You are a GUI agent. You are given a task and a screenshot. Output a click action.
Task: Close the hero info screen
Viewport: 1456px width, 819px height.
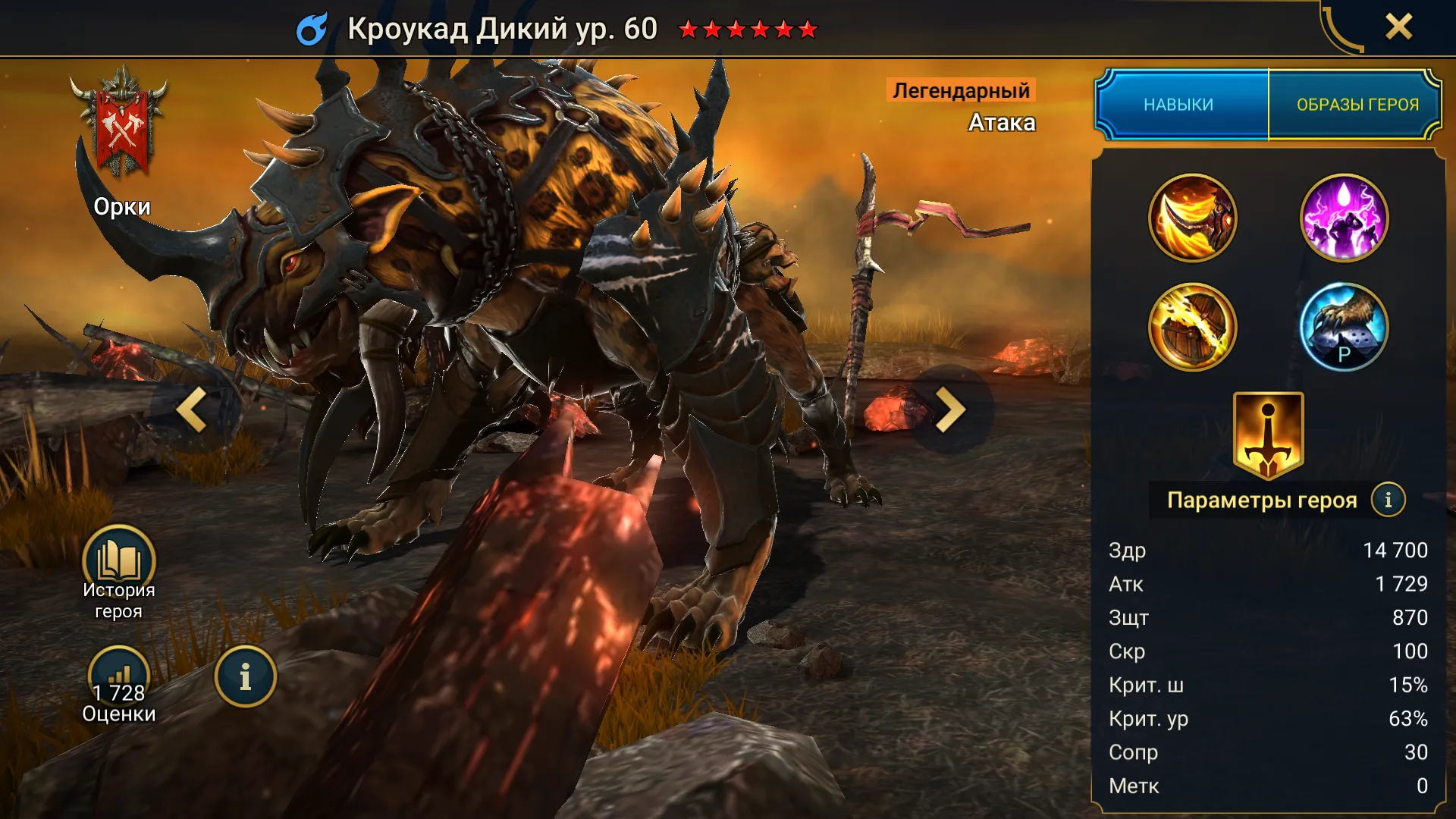point(1398,27)
